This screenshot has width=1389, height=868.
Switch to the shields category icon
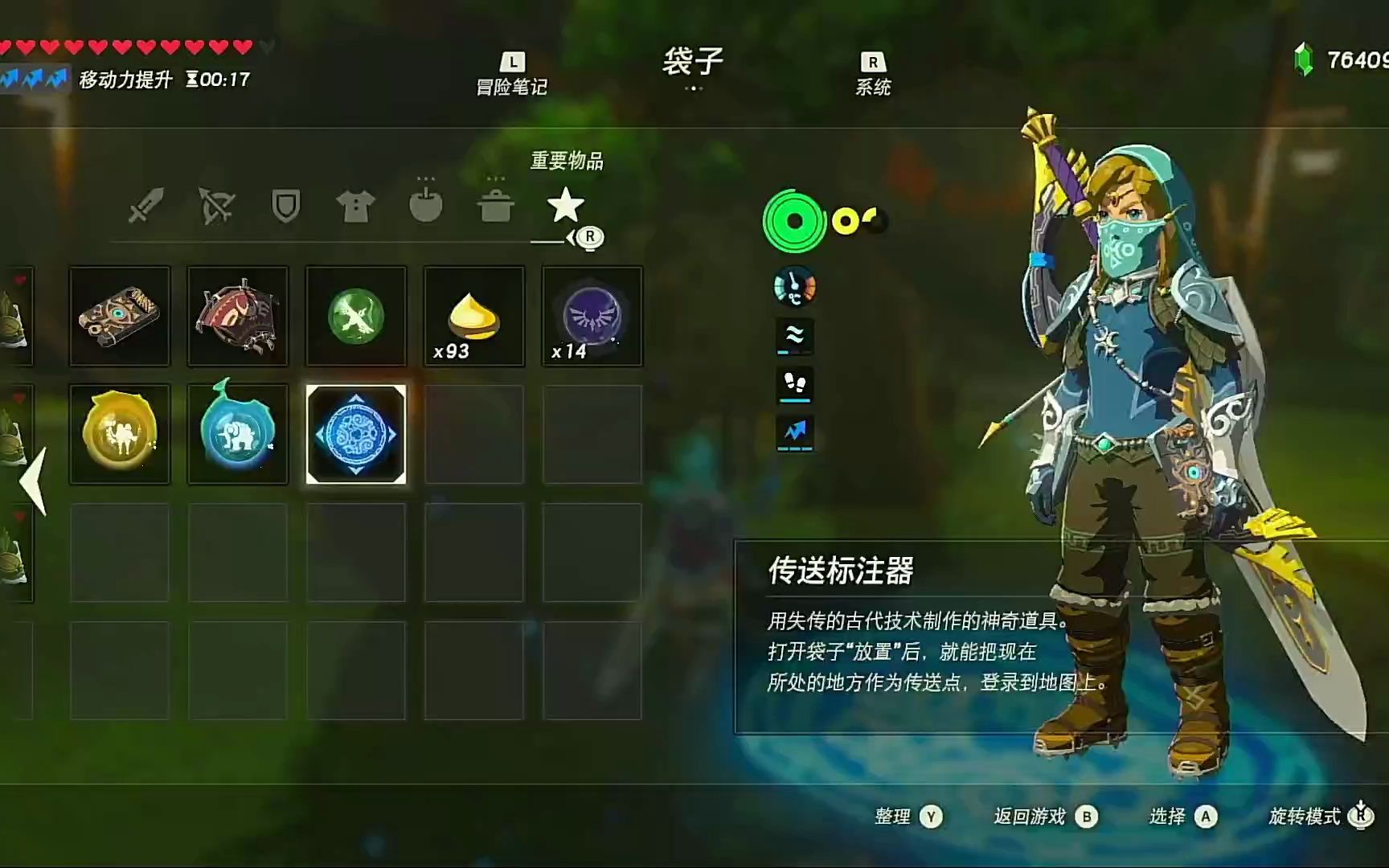285,205
